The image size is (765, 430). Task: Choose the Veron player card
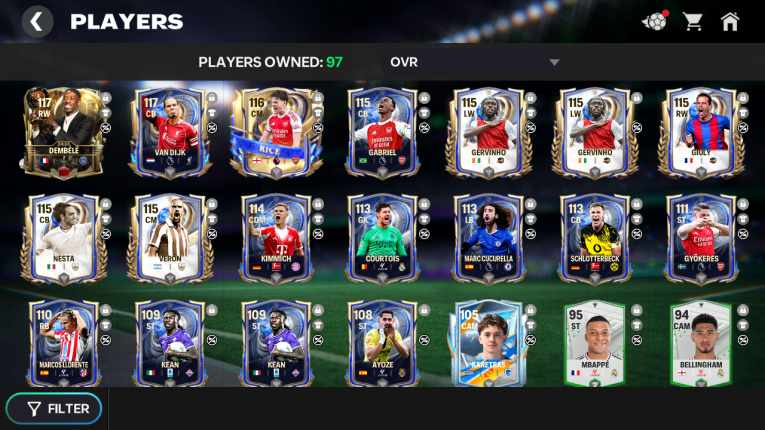pos(168,238)
